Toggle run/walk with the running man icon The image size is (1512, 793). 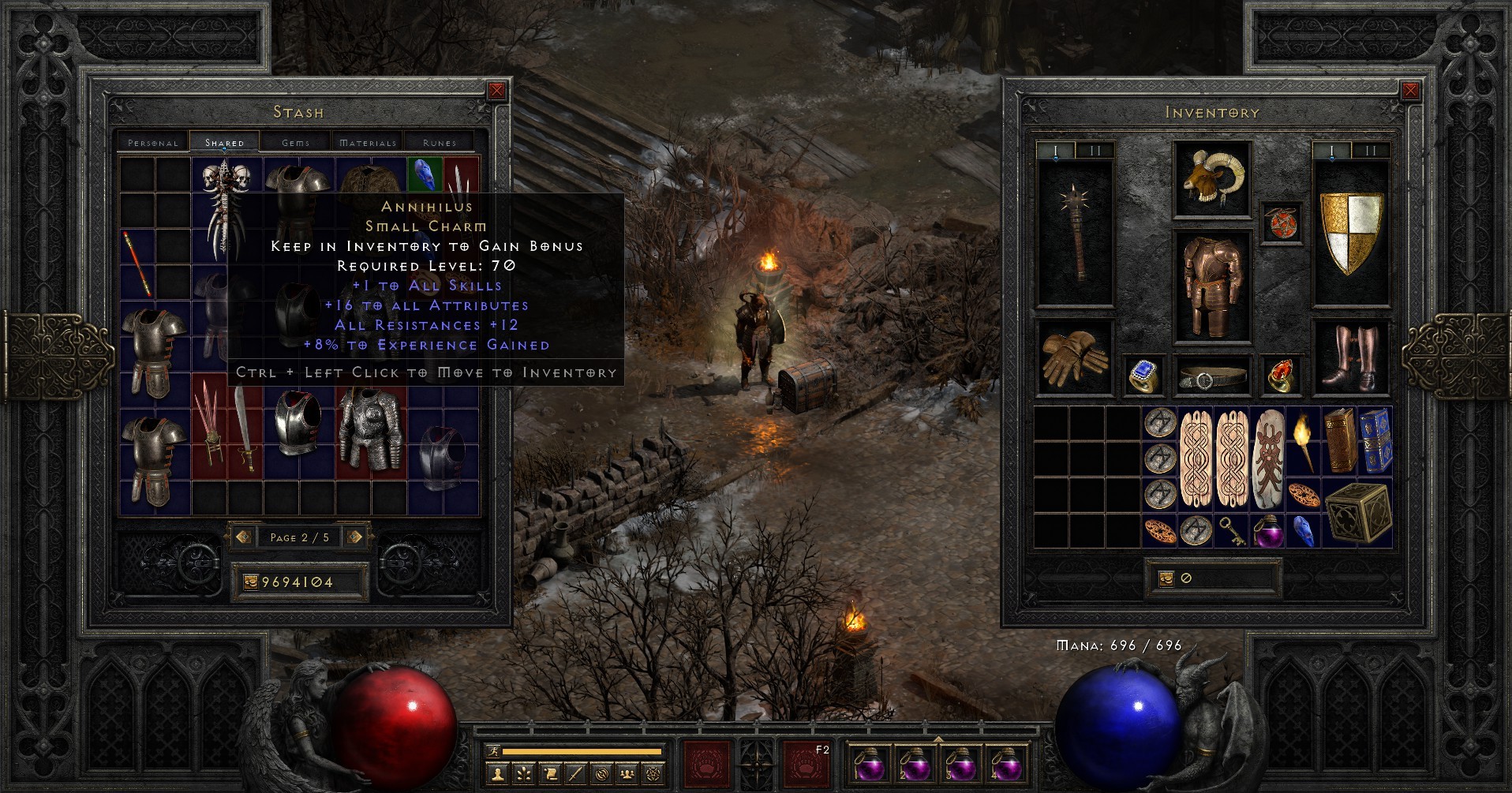494,751
